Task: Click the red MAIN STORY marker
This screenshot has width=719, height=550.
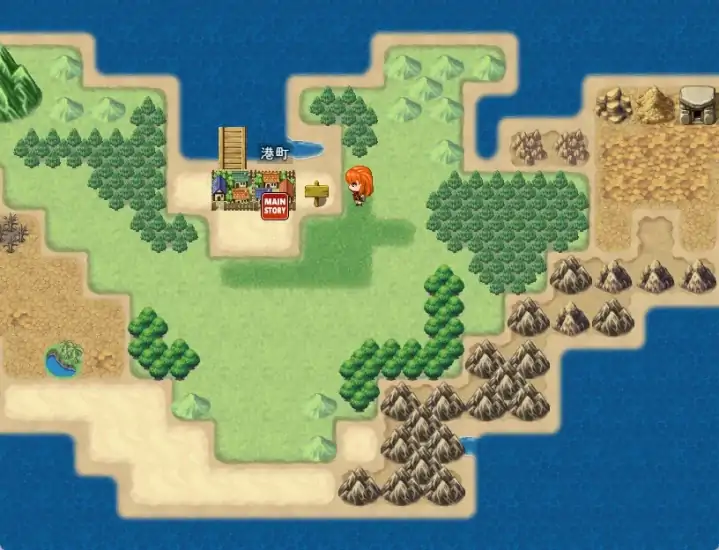Action: click(274, 206)
